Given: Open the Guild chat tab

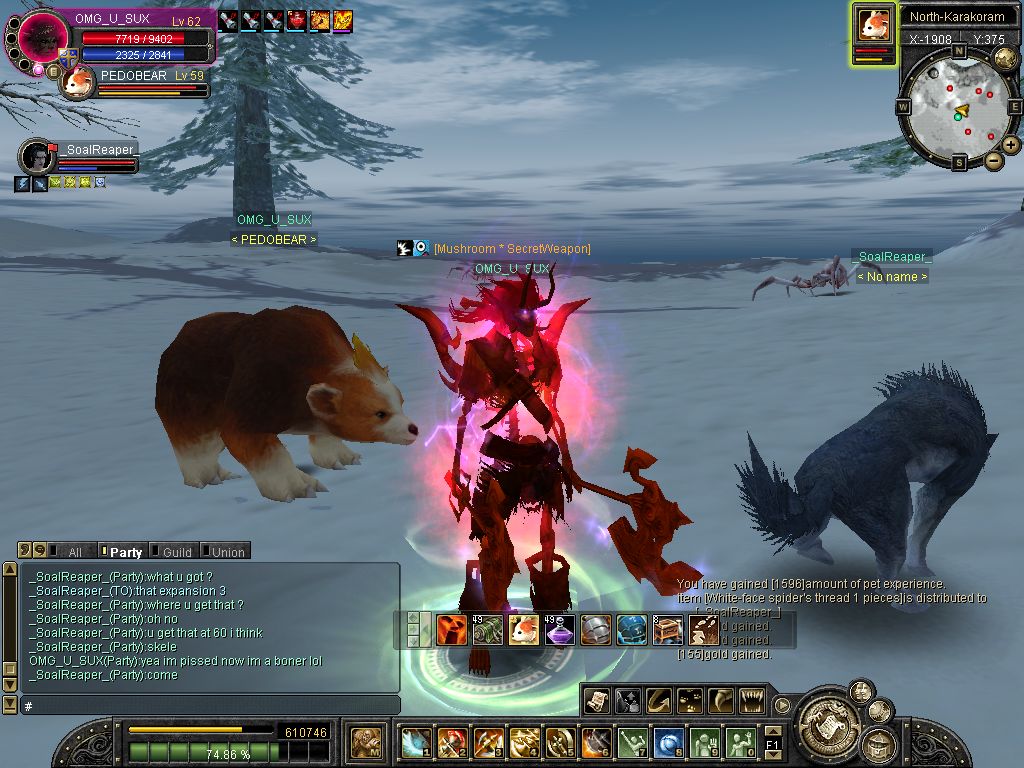Looking at the screenshot, I should (x=176, y=551).
